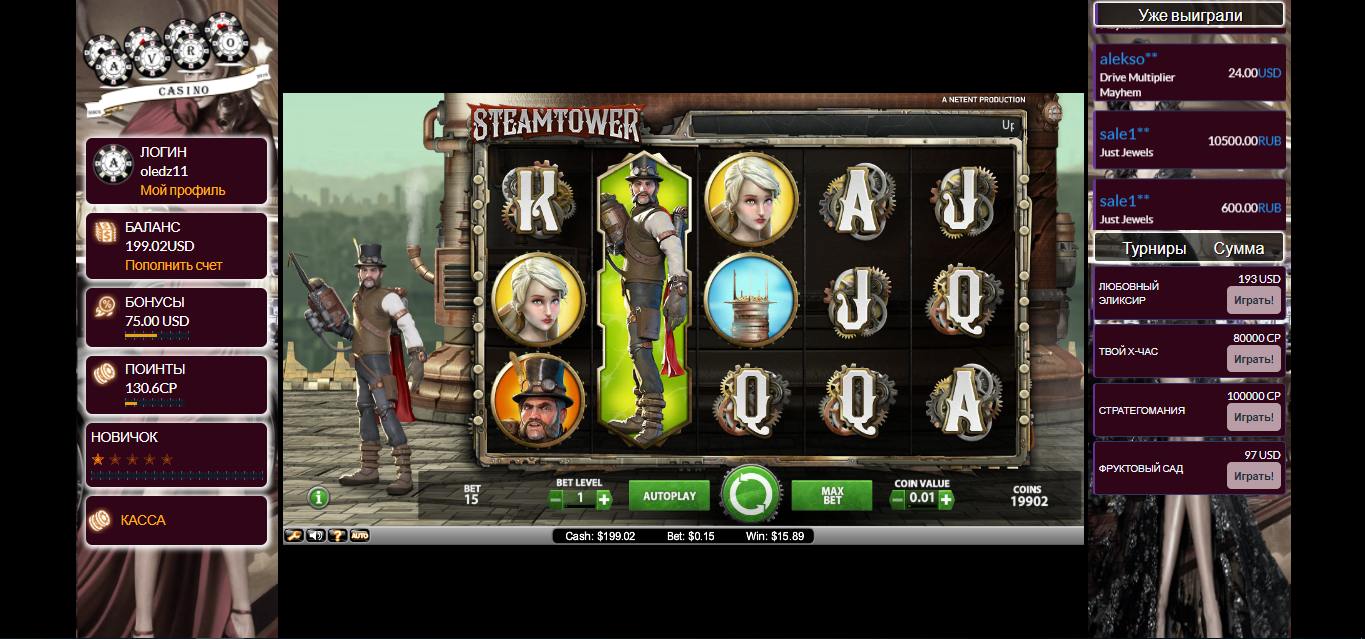Play the Любовный Эликсир tournament
Viewport: 1365px width, 639px height.
point(1253,300)
